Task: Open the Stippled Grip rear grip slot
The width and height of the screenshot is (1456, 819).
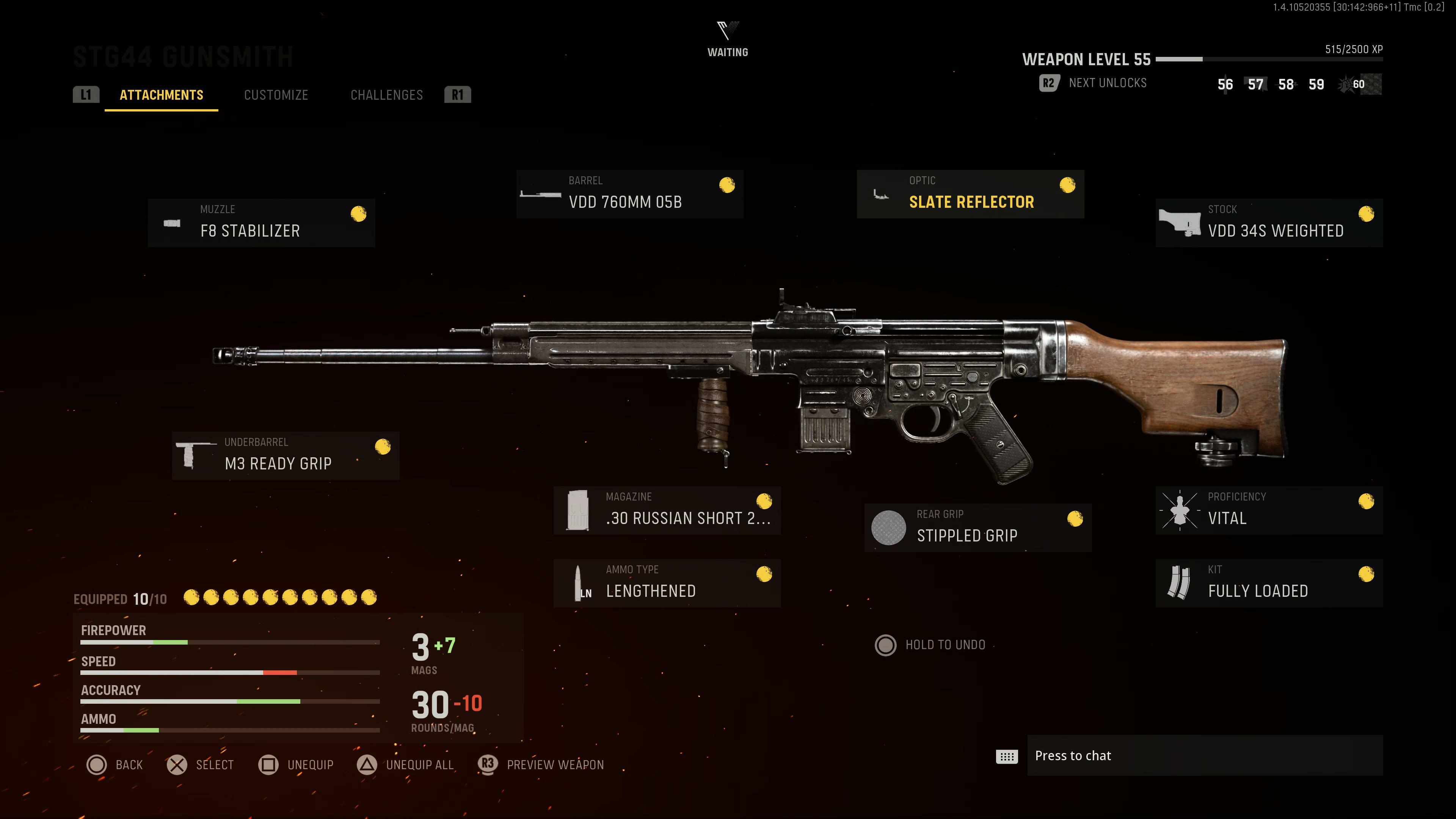Action: (977, 527)
